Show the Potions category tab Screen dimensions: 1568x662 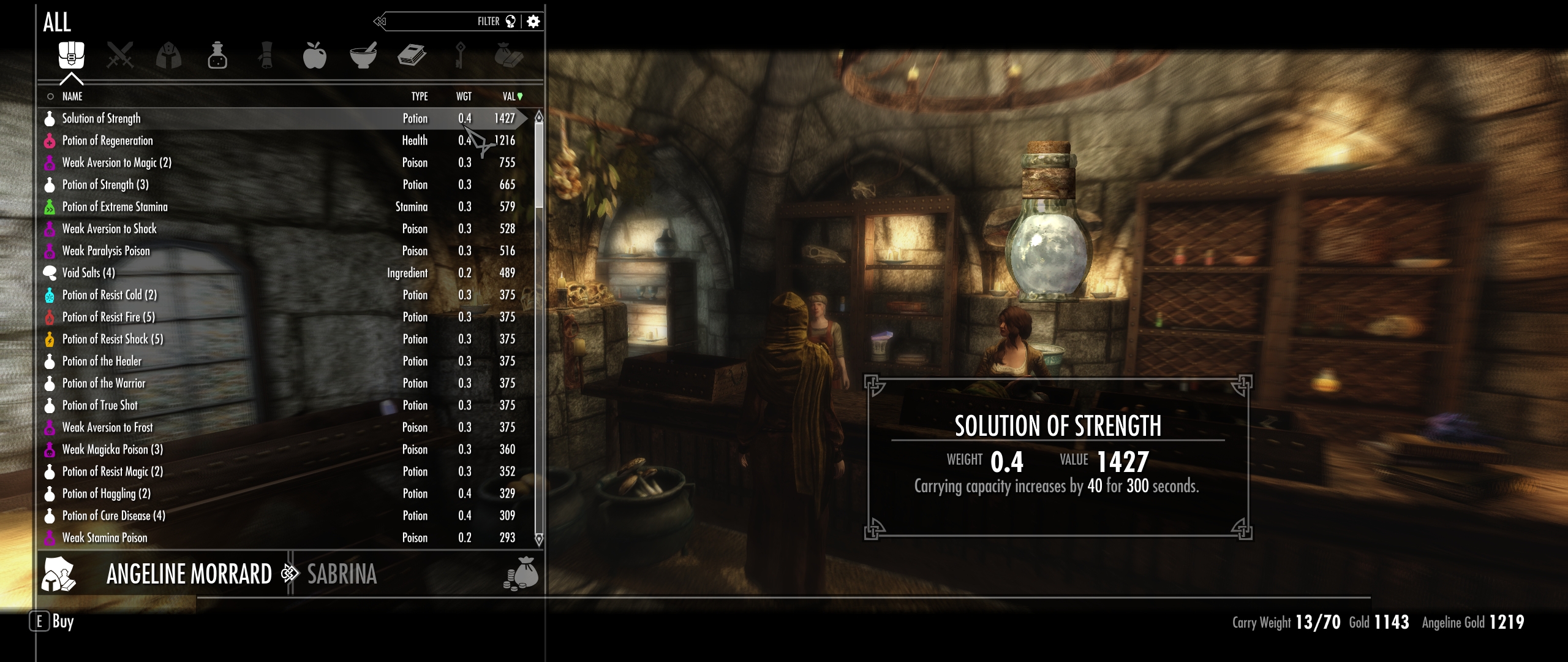pyautogui.click(x=217, y=56)
